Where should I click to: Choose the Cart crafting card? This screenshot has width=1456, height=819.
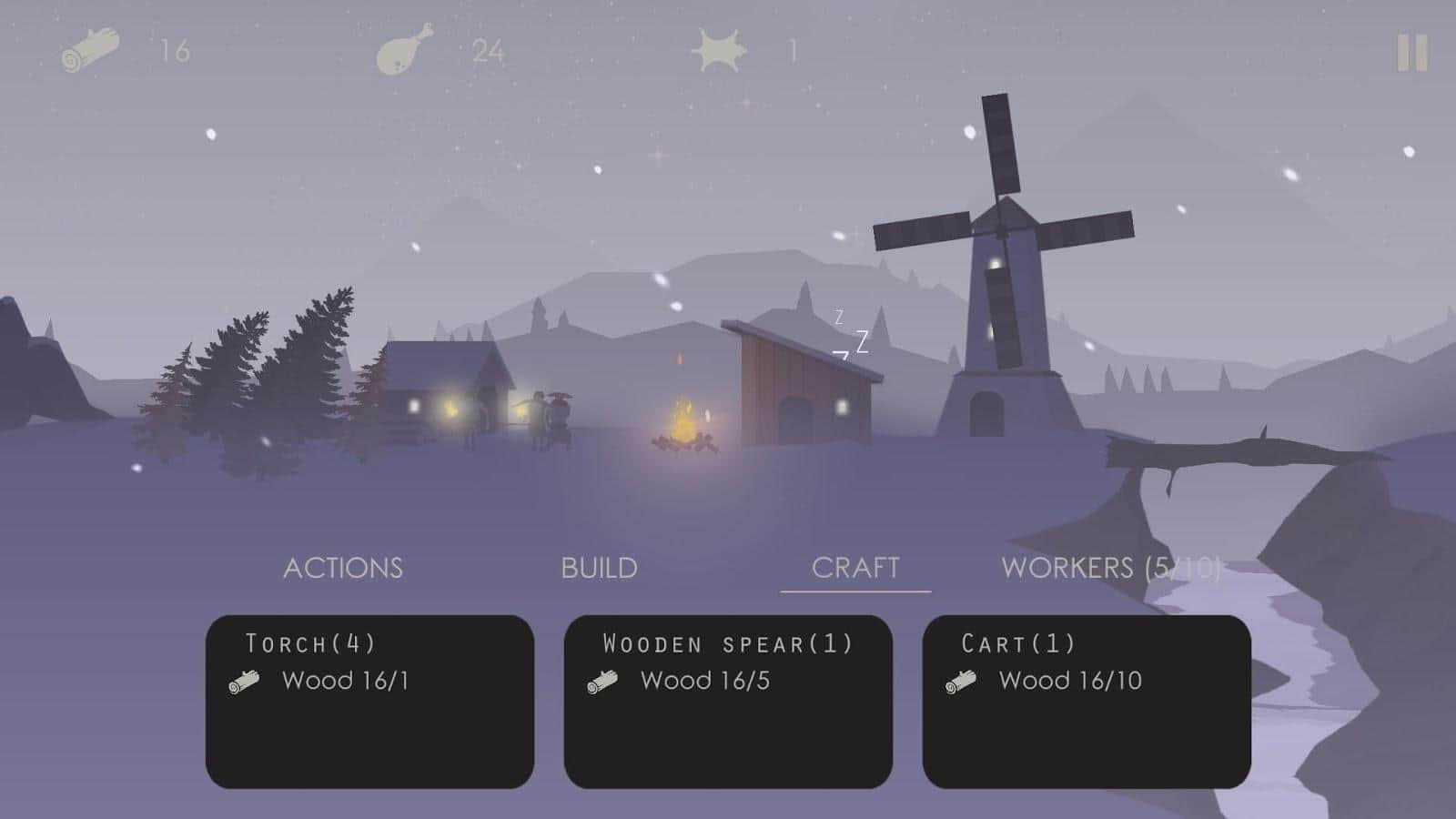(1087, 701)
